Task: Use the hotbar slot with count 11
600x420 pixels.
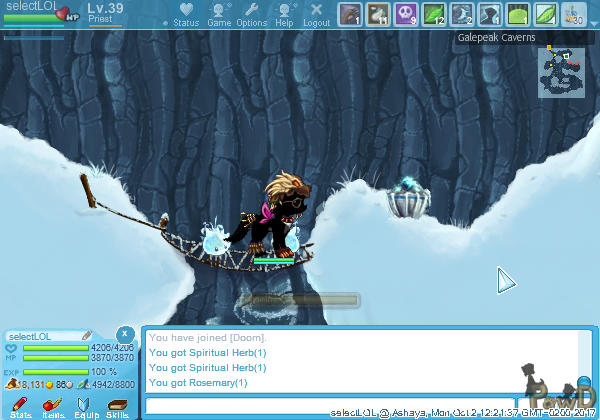Action: point(377,14)
